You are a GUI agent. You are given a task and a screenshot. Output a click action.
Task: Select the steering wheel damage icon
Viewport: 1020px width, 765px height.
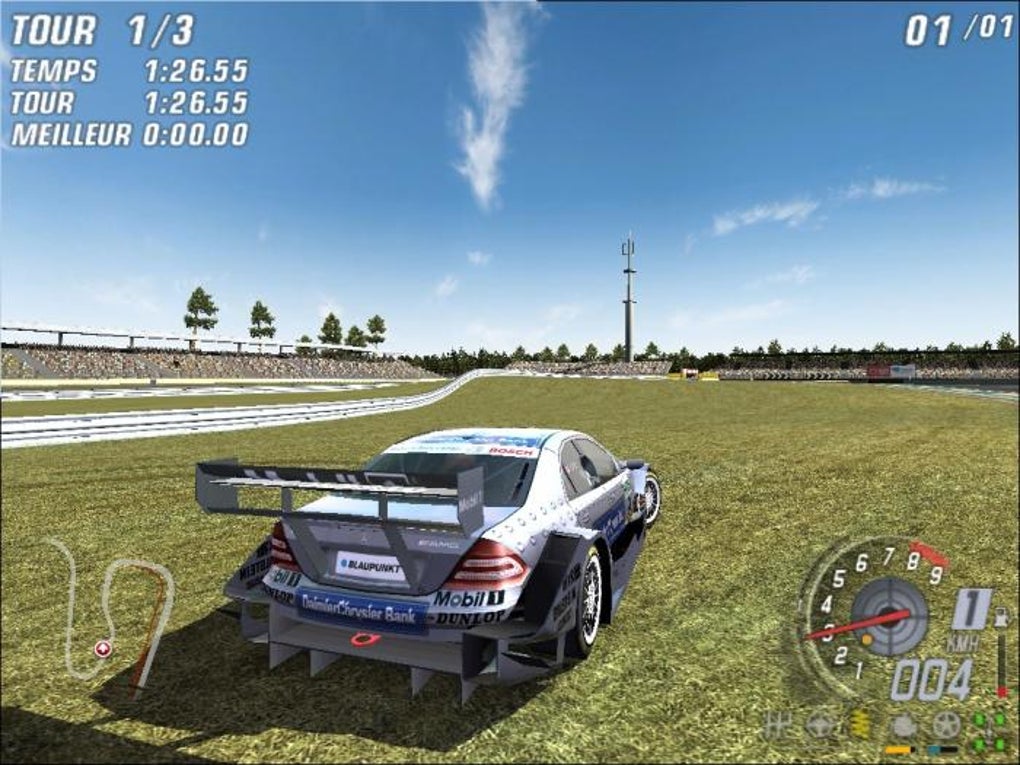point(819,725)
